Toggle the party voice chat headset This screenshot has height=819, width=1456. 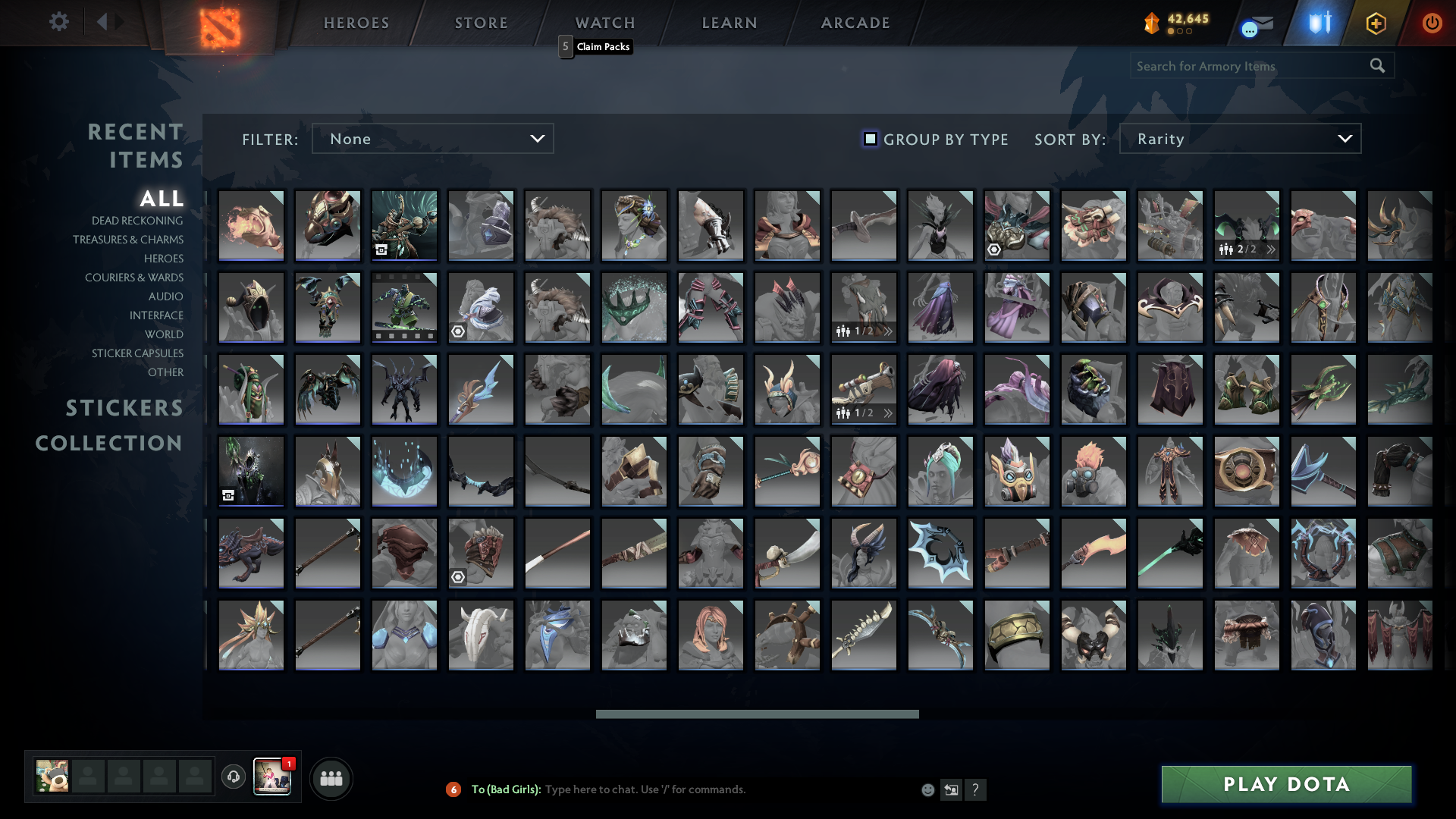pos(233,777)
